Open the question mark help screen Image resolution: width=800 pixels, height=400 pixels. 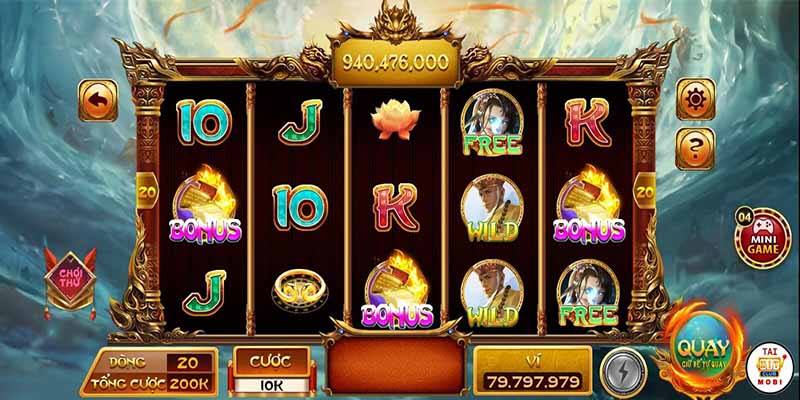(696, 148)
